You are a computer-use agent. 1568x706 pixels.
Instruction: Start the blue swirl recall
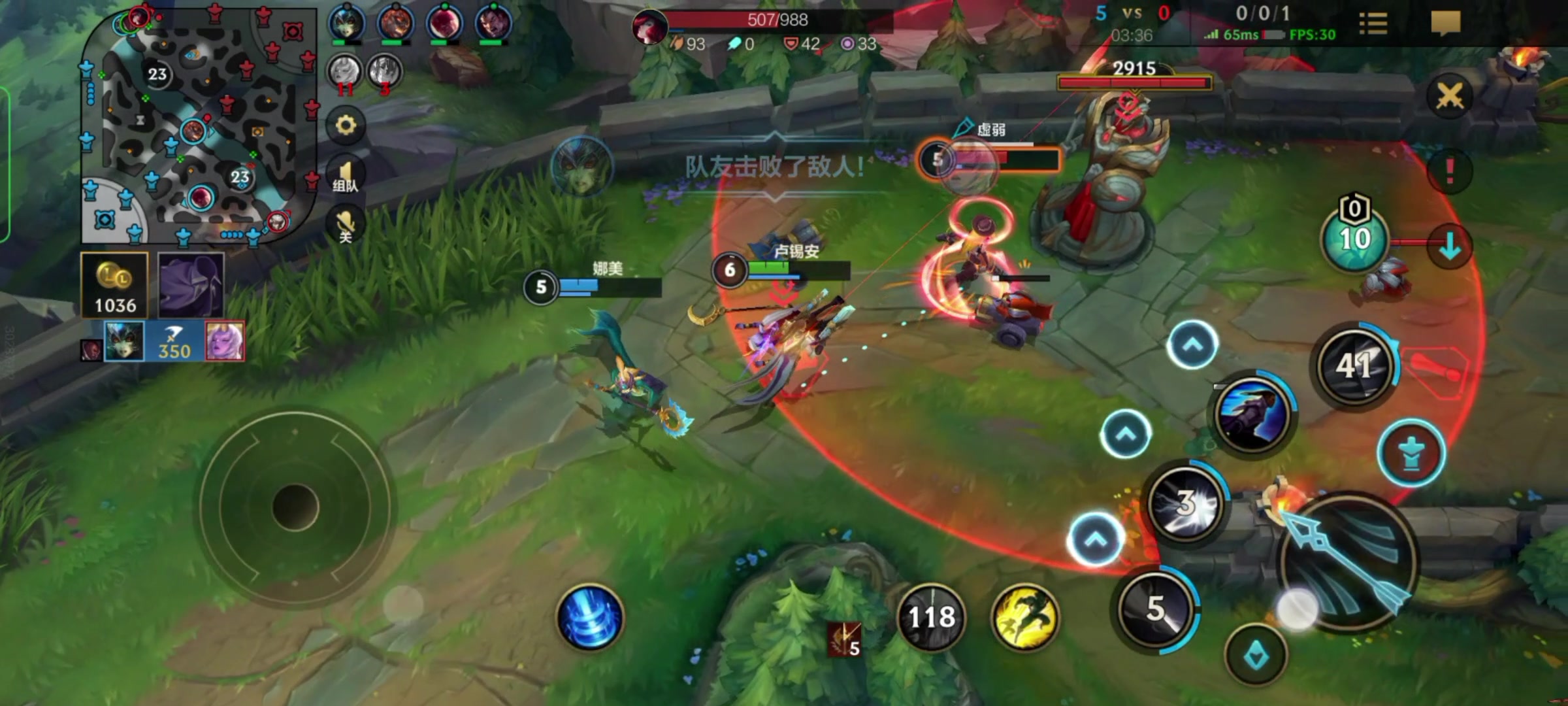pyautogui.click(x=590, y=616)
